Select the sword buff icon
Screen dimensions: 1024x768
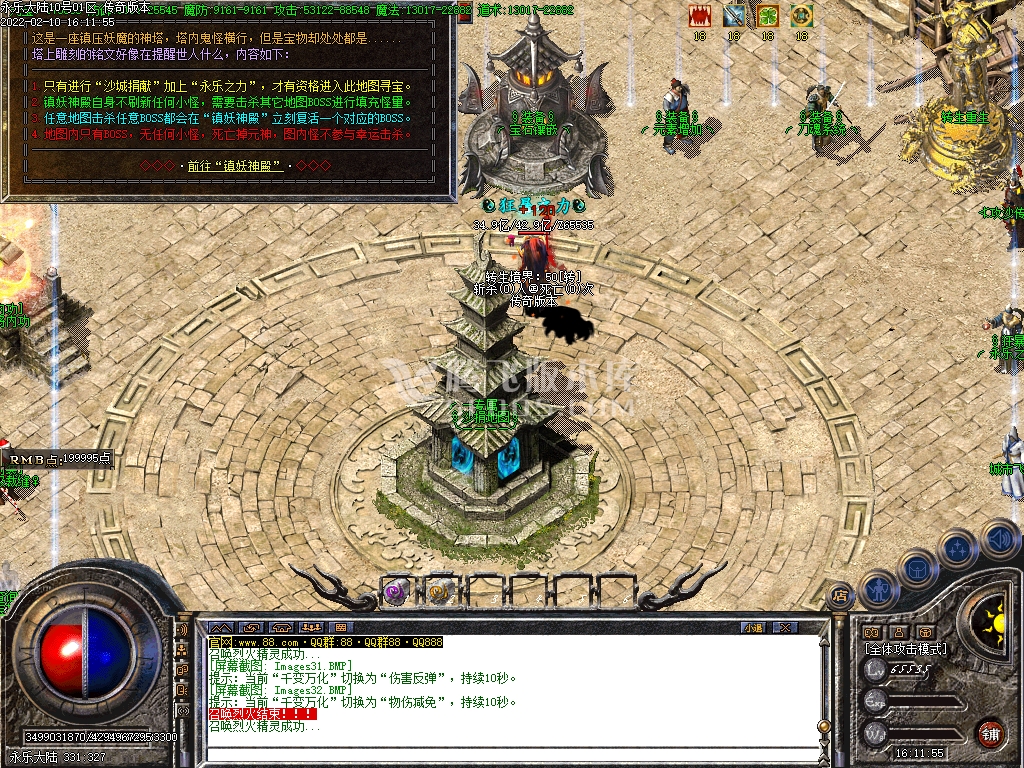[734, 16]
